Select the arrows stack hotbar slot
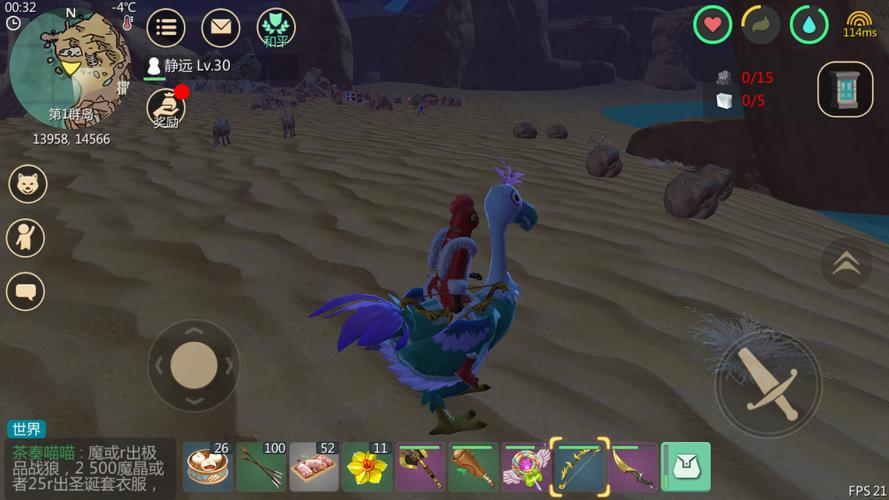Image resolution: width=889 pixels, height=500 pixels. click(x=261, y=467)
